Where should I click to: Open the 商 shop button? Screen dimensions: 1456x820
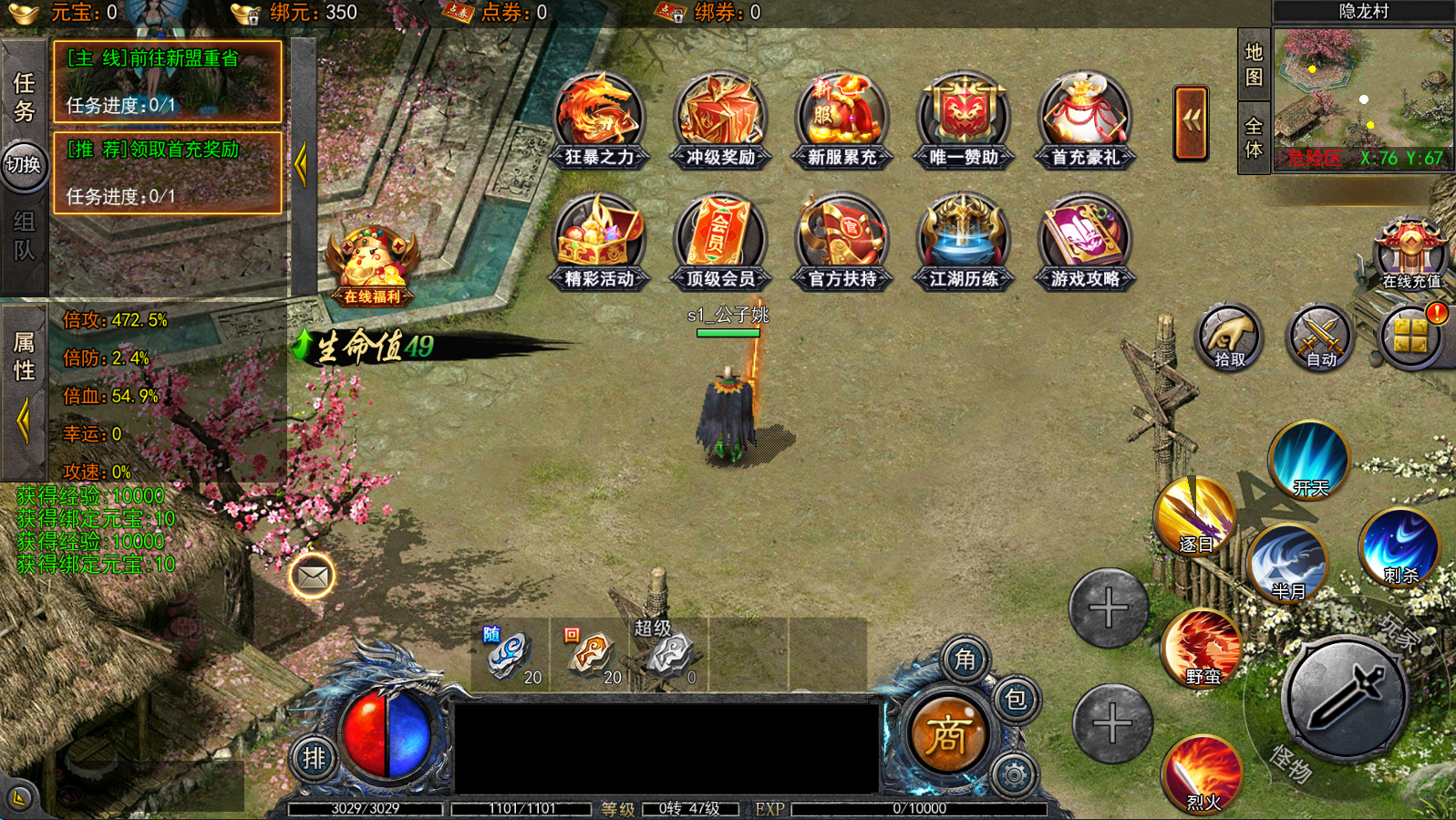coord(946,734)
